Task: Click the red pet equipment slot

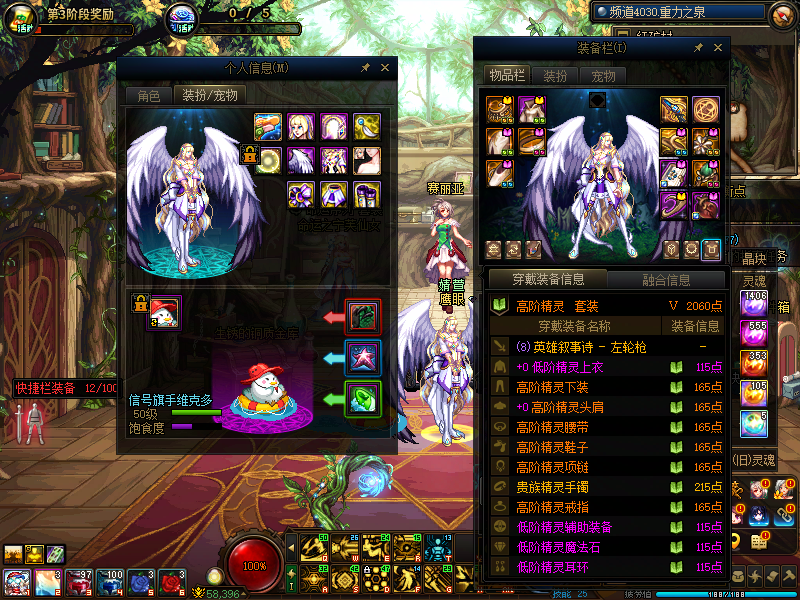Action: tap(362, 317)
